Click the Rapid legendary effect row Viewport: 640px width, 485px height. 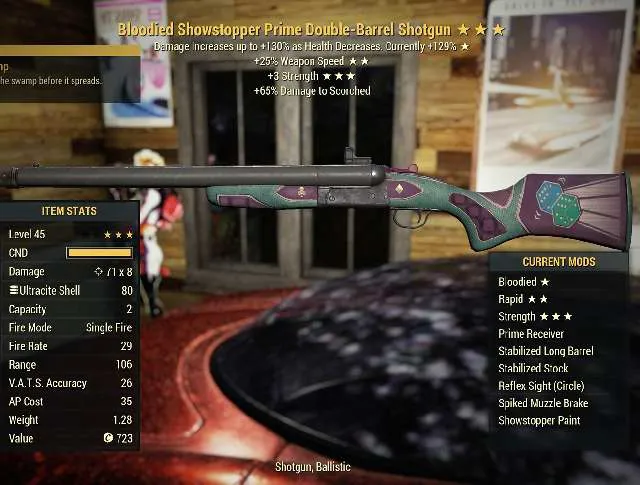[x=522, y=299]
